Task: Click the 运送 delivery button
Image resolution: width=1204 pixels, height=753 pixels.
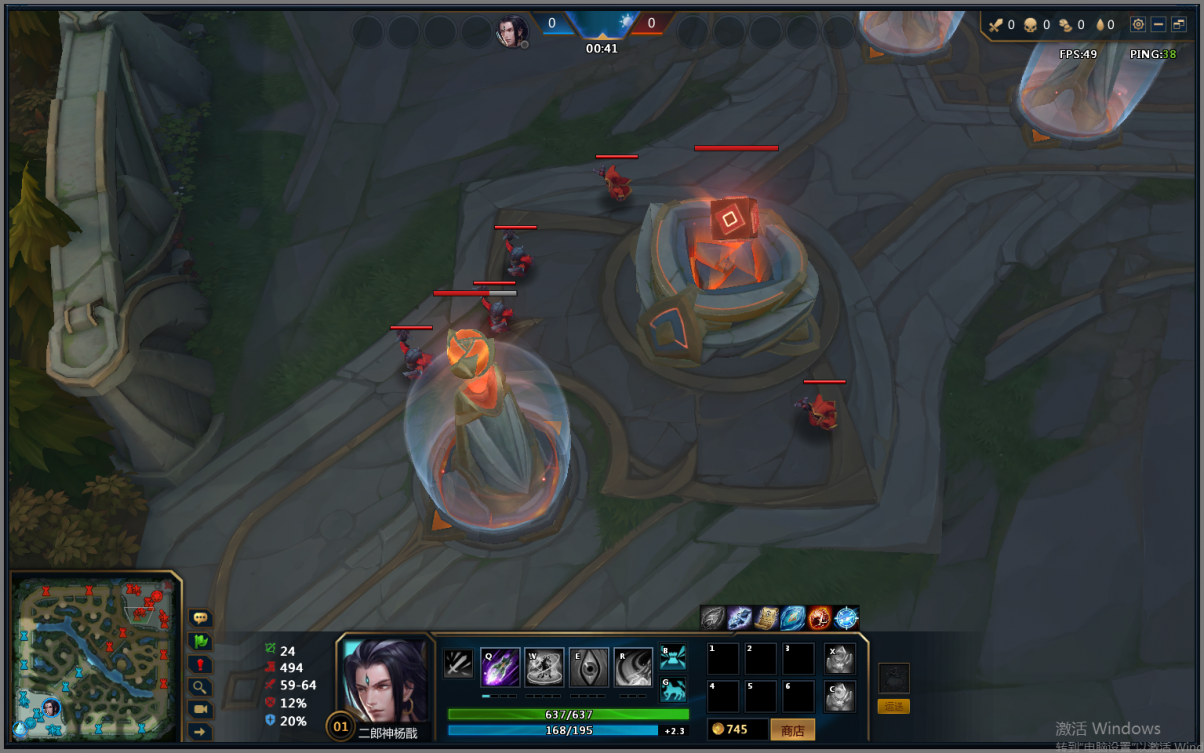Action: [893, 706]
